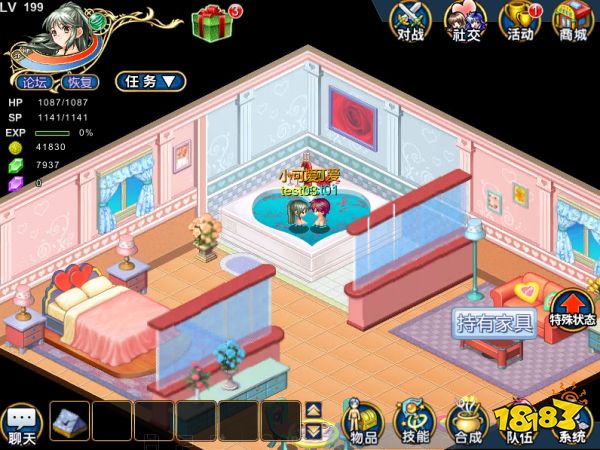Viewport: 600px width, 450px height.
Task: Open the 论坛 forum button
Action: coord(34,82)
